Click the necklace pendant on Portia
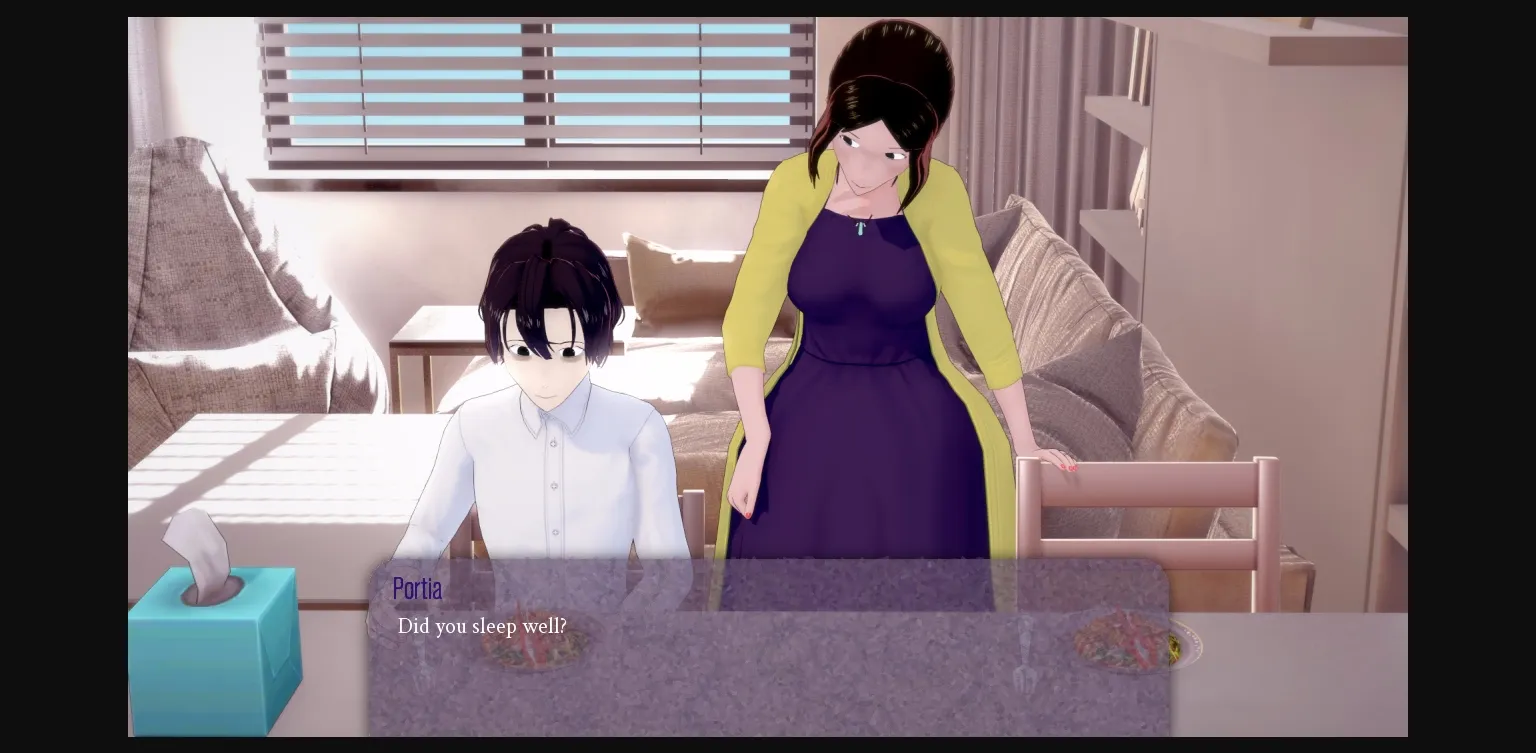The image size is (1536, 753). click(859, 228)
